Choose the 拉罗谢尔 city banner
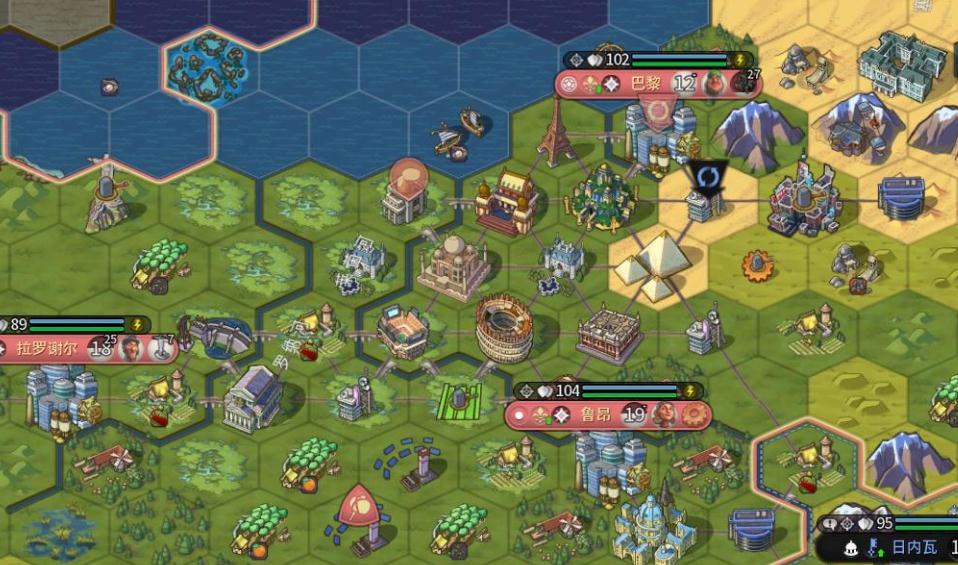958x565 pixels. (46, 349)
